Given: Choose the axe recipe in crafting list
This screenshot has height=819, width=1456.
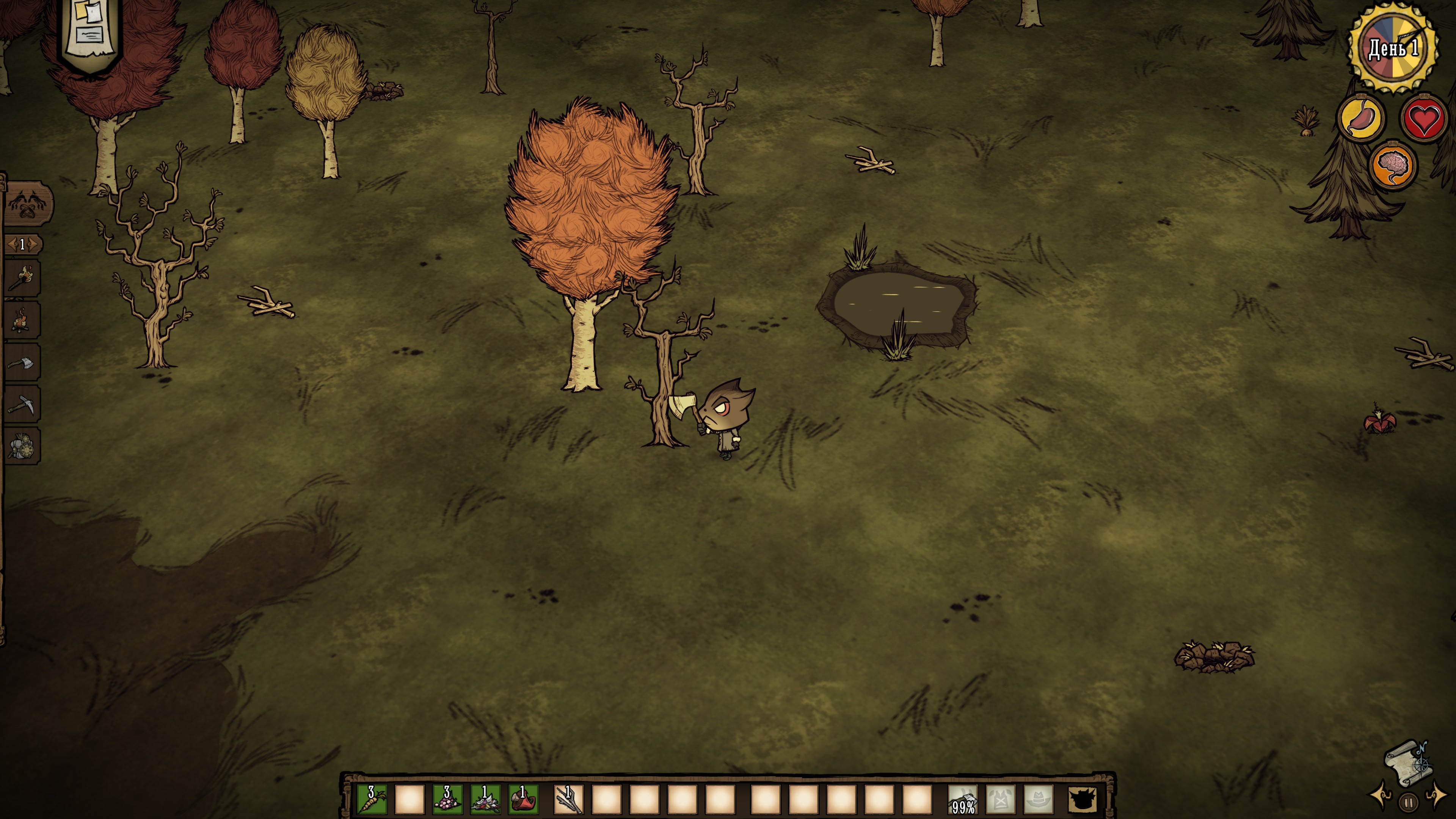Looking at the screenshot, I should (x=22, y=362).
